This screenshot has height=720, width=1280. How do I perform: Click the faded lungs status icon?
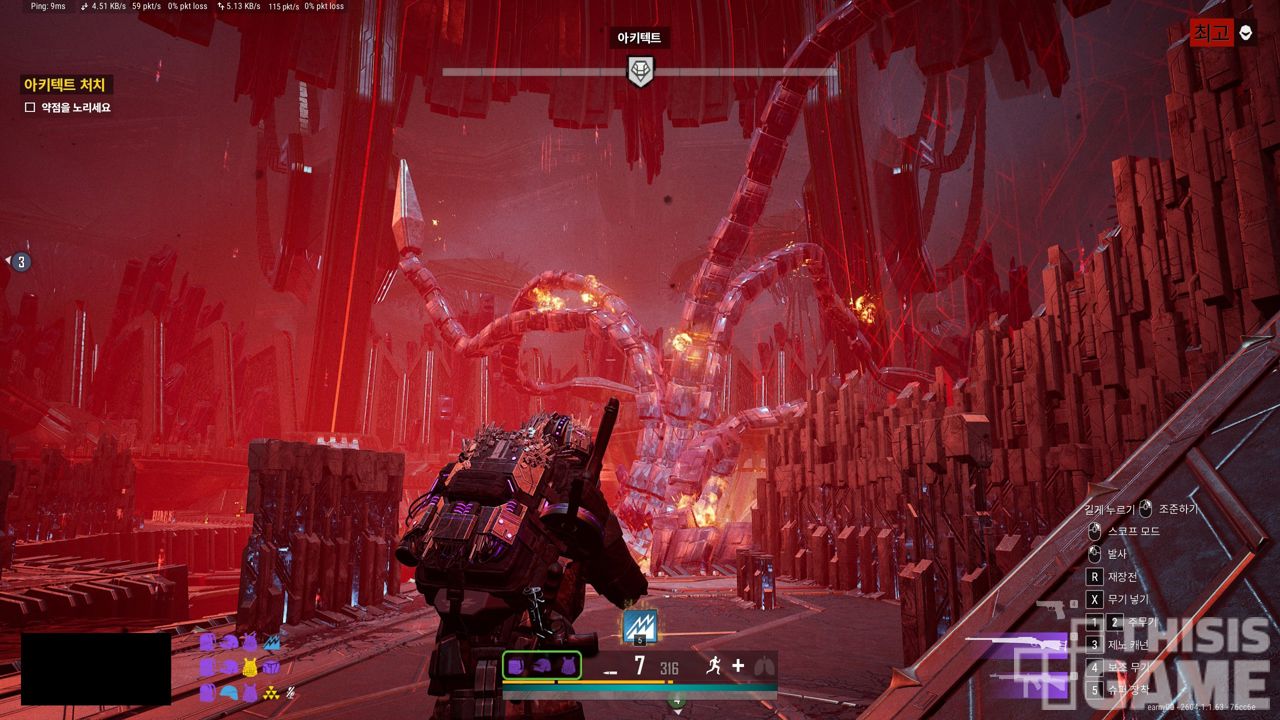click(763, 666)
